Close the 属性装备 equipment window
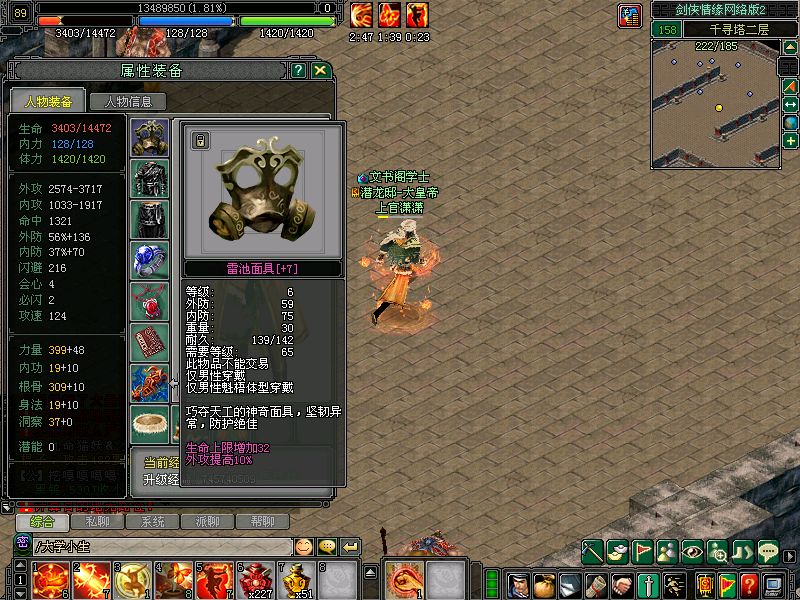The width and height of the screenshot is (800, 600). (320, 71)
